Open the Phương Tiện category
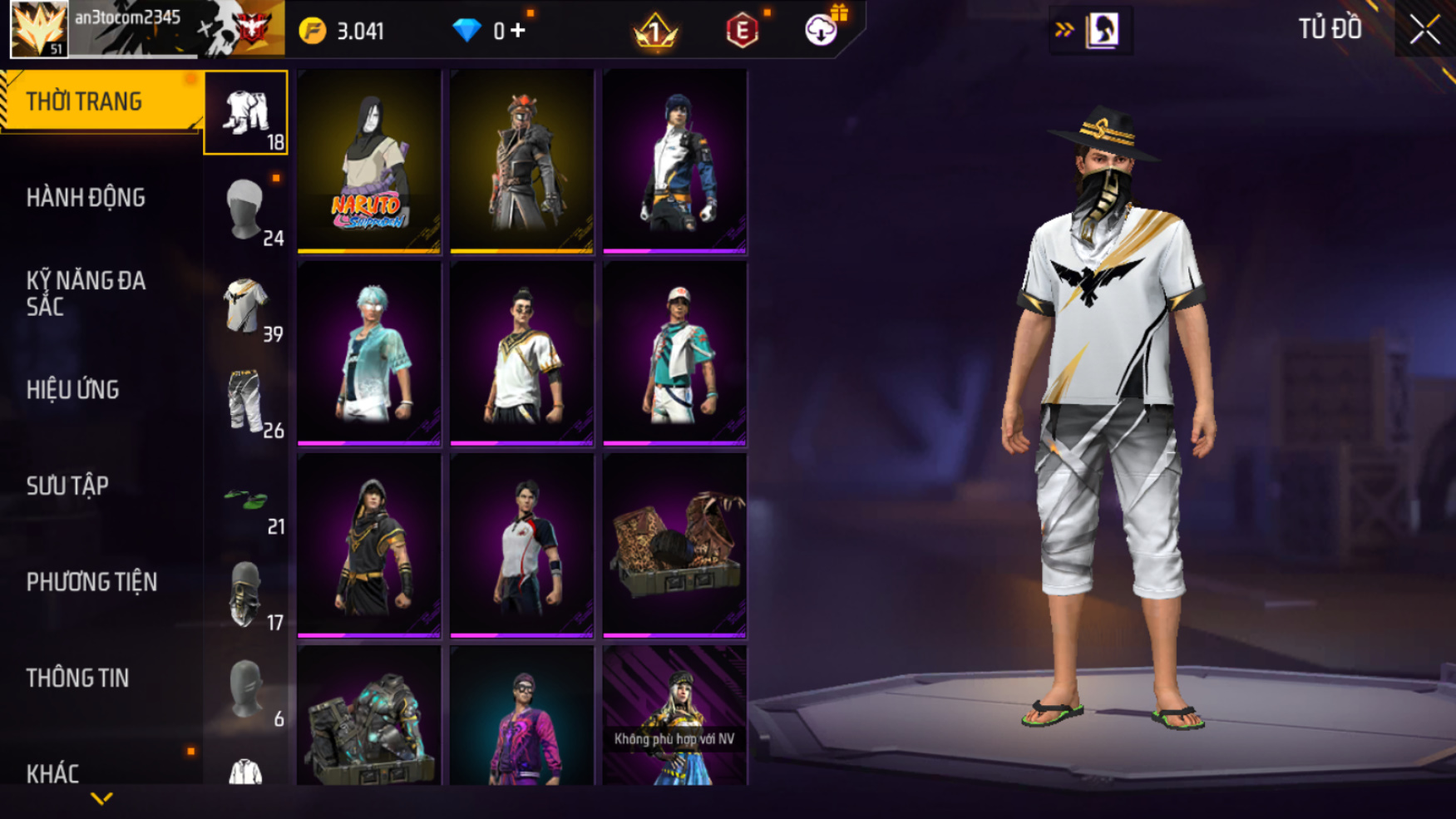The image size is (1456, 819). pyautogui.click(x=91, y=582)
